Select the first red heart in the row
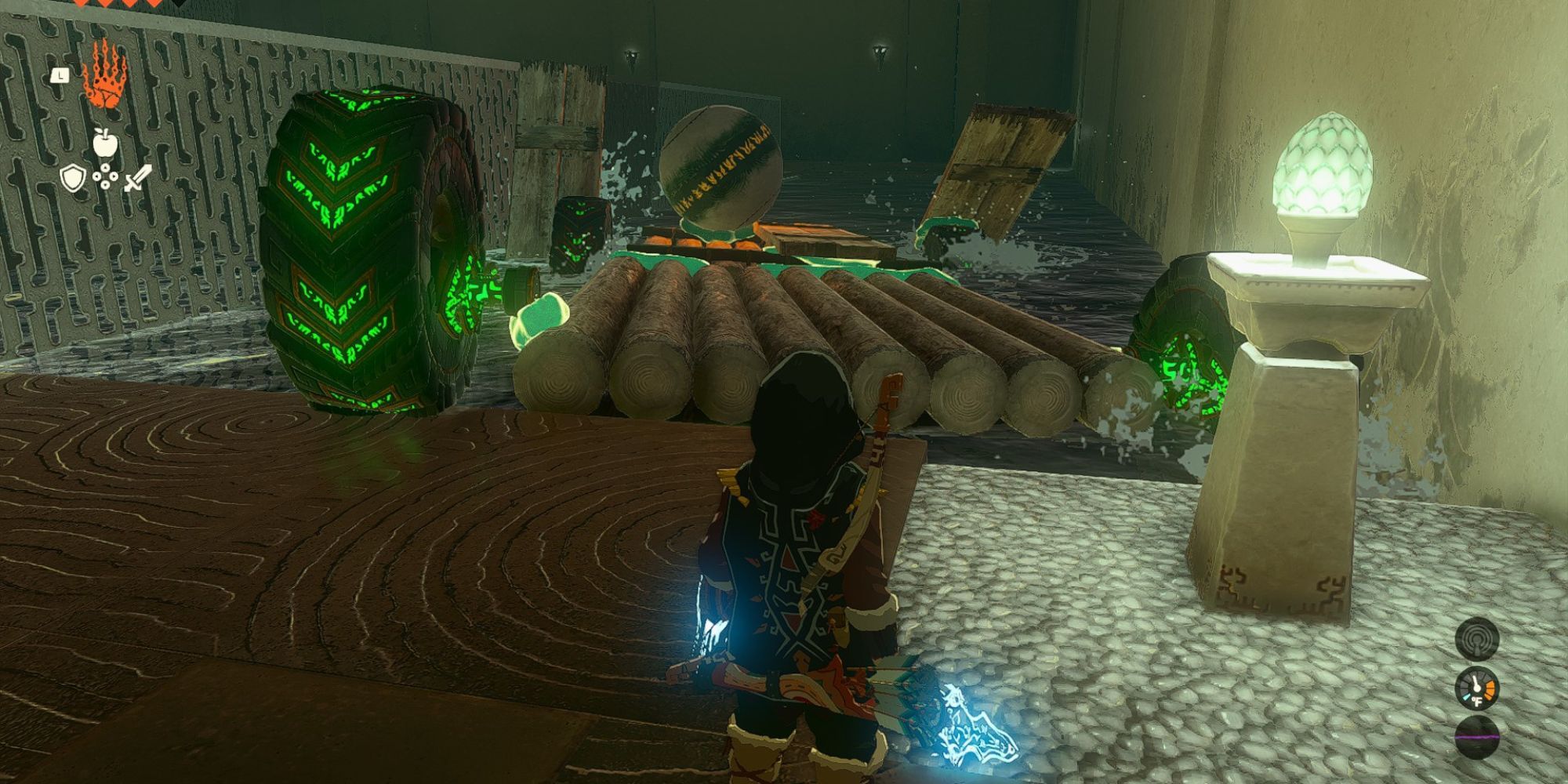The width and height of the screenshot is (1568, 784). point(80,5)
